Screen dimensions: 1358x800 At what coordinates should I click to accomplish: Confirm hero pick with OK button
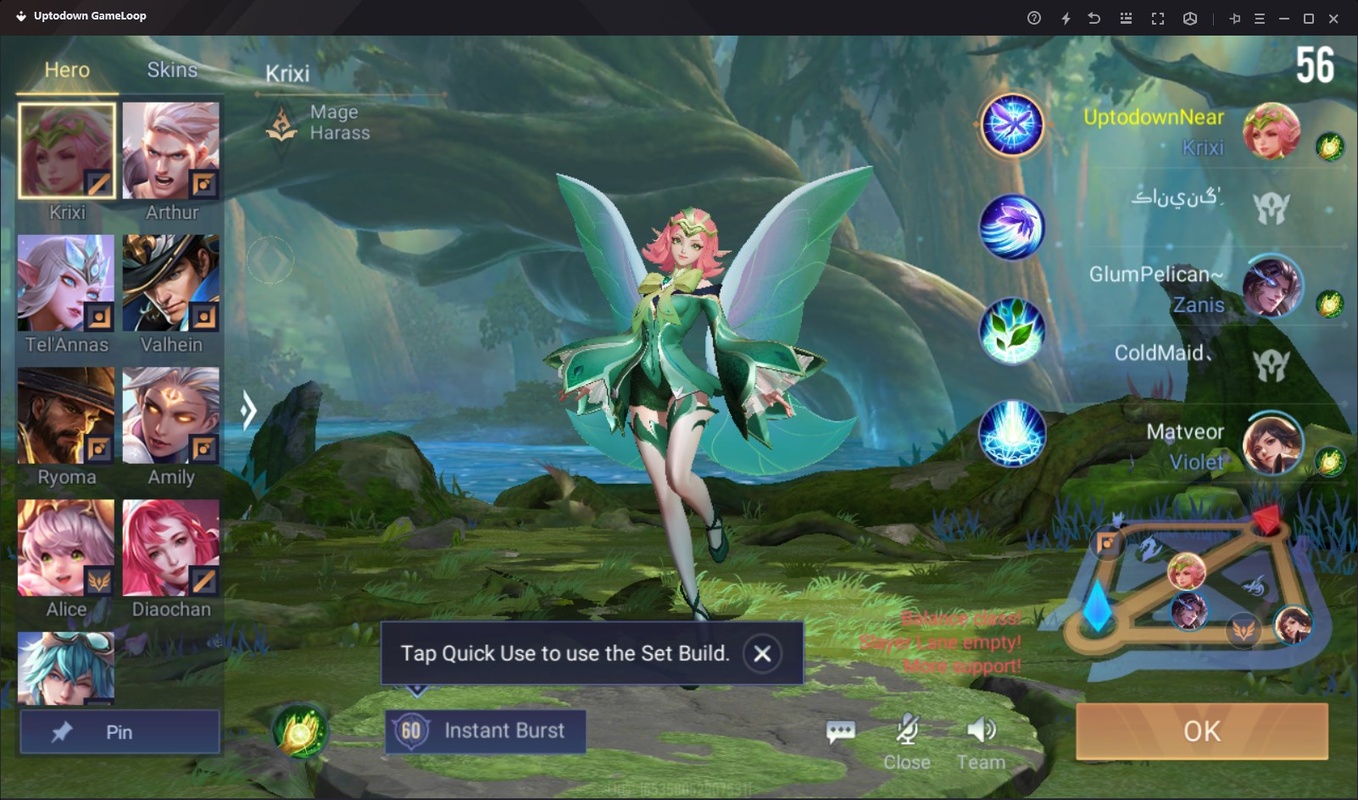pos(1201,731)
